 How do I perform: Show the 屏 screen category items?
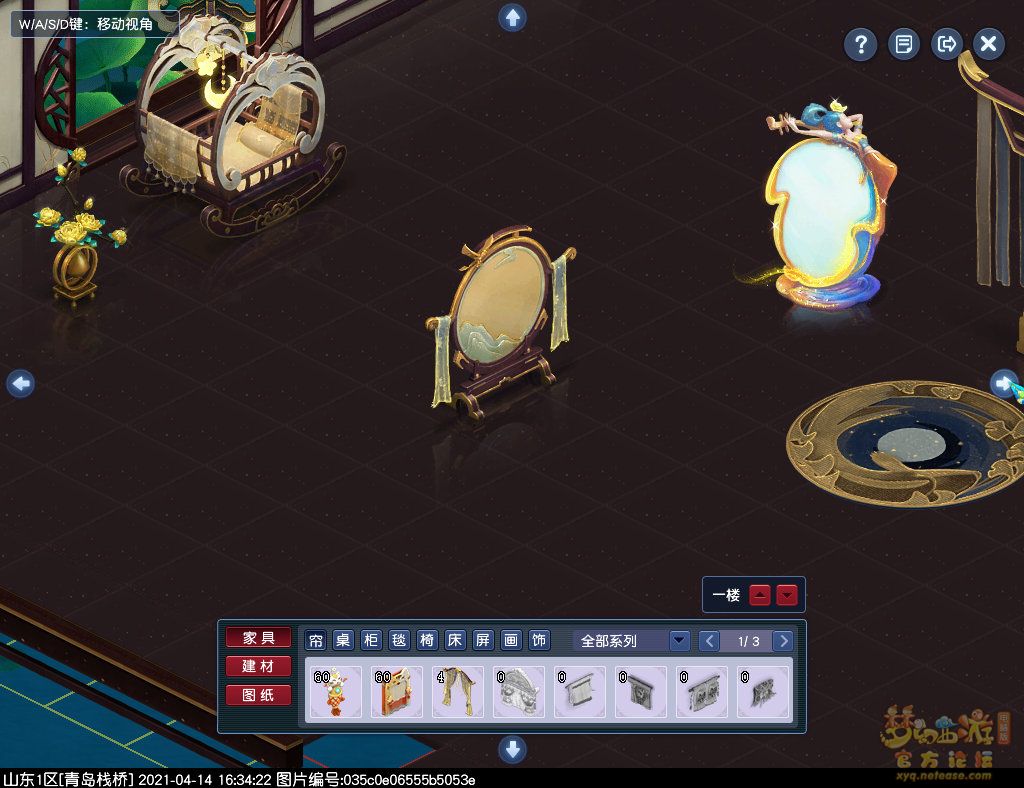(x=483, y=641)
